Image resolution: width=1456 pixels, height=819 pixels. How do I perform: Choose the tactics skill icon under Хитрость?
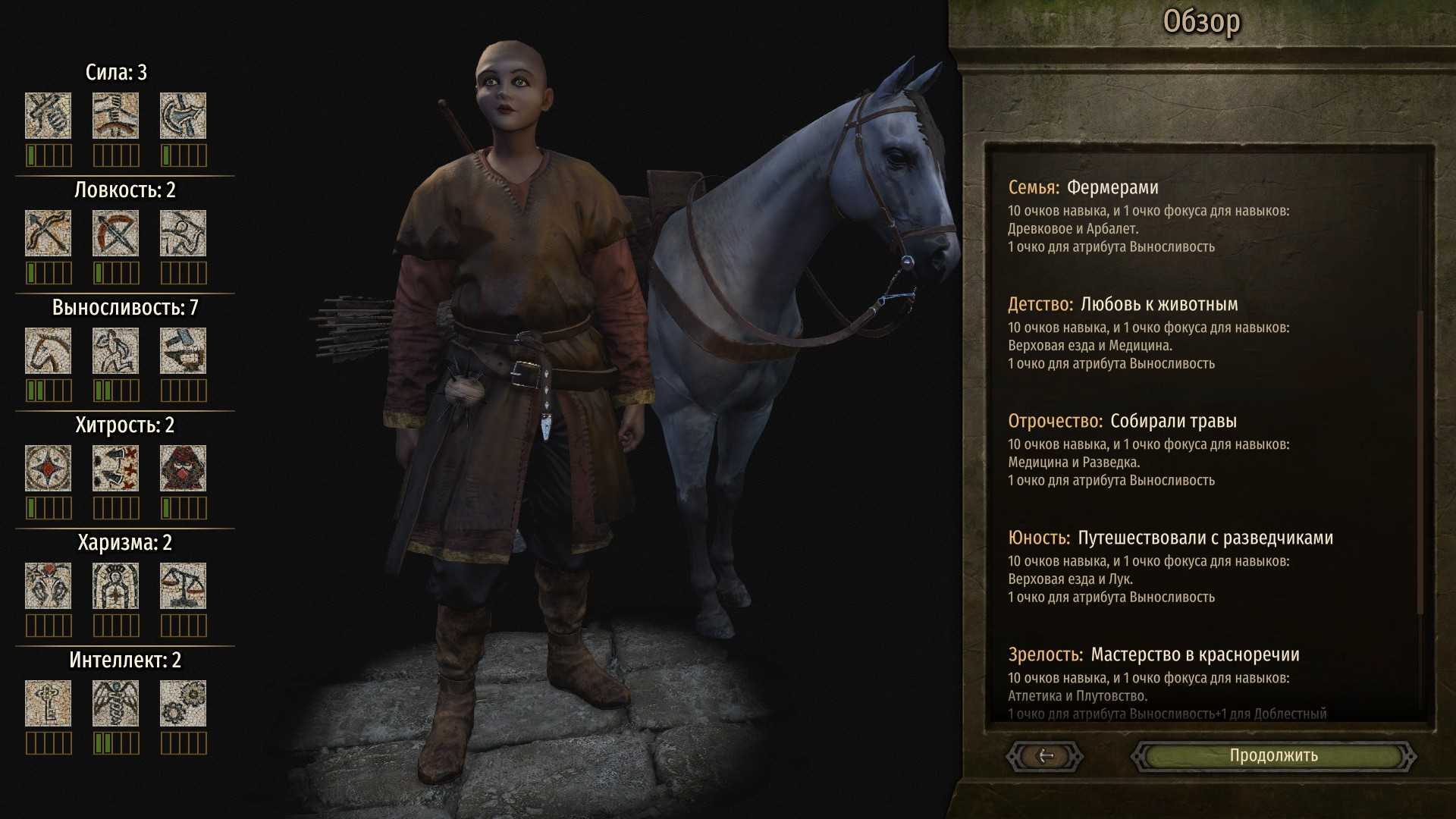tap(115, 469)
